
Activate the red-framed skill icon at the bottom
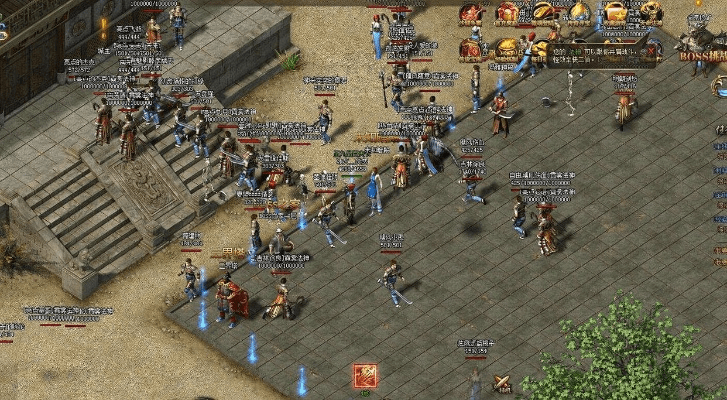[x=365, y=377]
